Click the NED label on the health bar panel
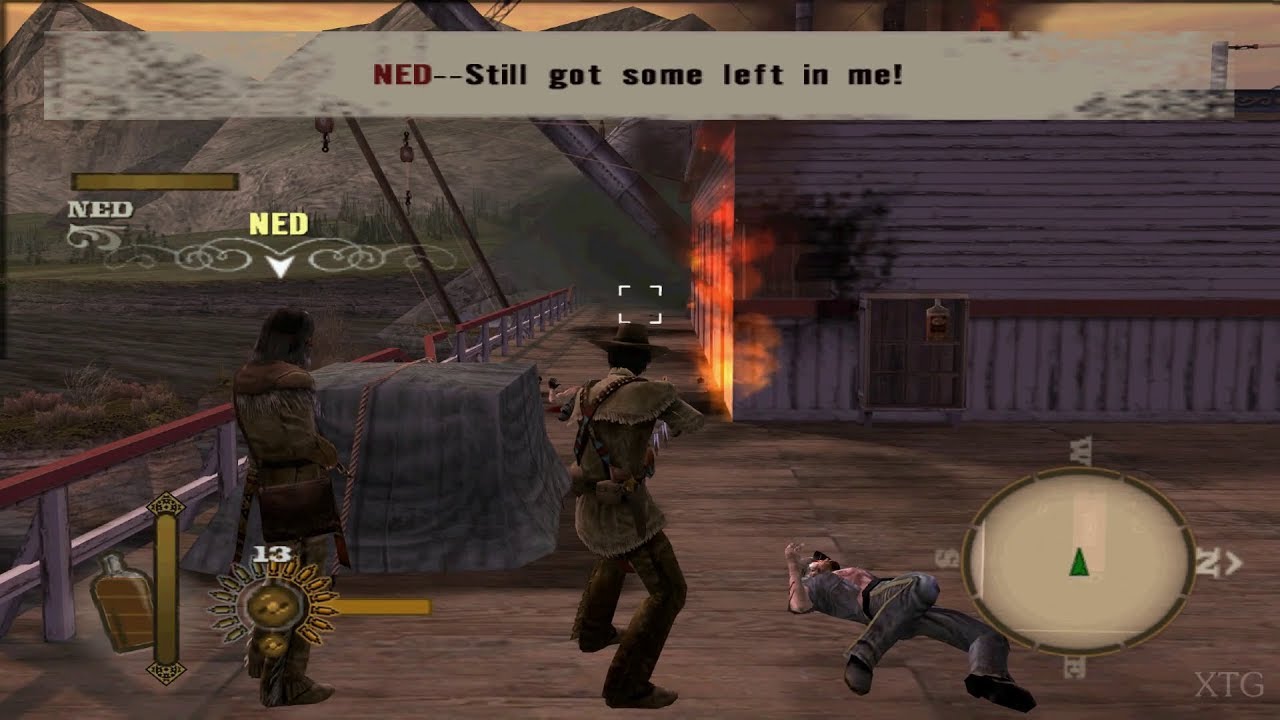This screenshot has height=720, width=1280. point(98,209)
